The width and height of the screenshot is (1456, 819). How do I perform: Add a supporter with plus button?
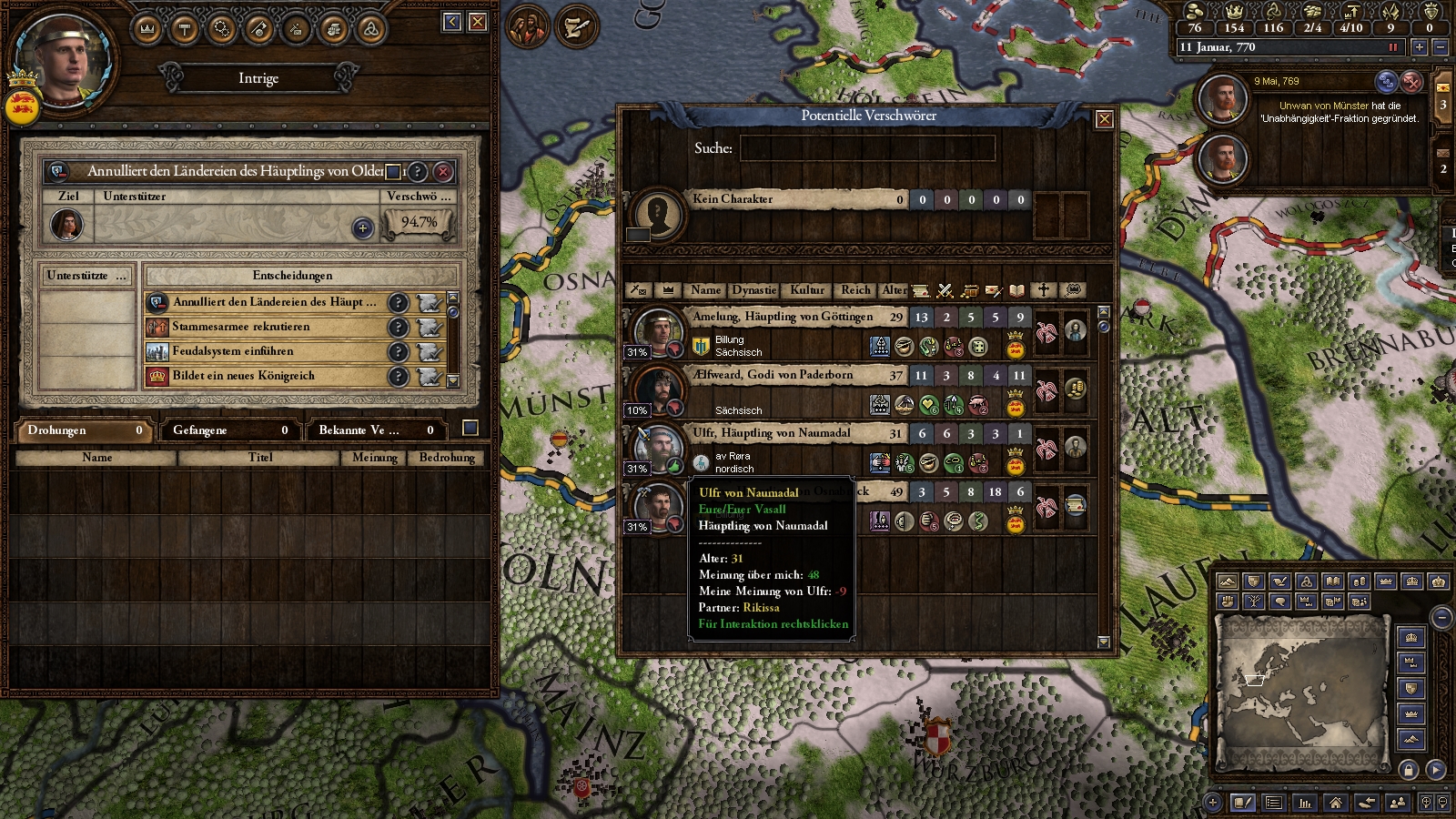pyautogui.click(x=362, y=227)
